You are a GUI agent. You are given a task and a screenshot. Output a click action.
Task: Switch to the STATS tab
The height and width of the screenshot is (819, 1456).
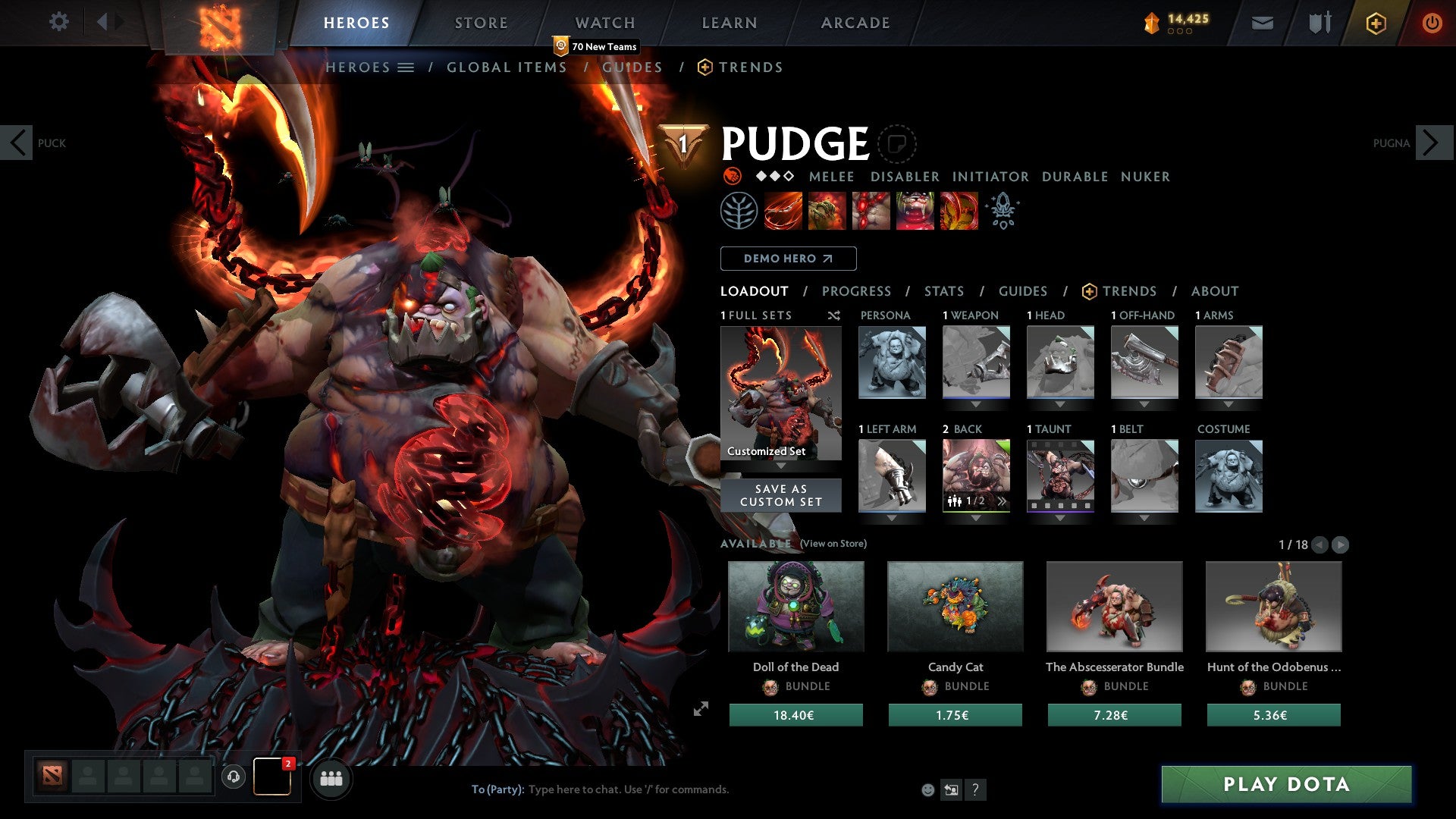943,290
